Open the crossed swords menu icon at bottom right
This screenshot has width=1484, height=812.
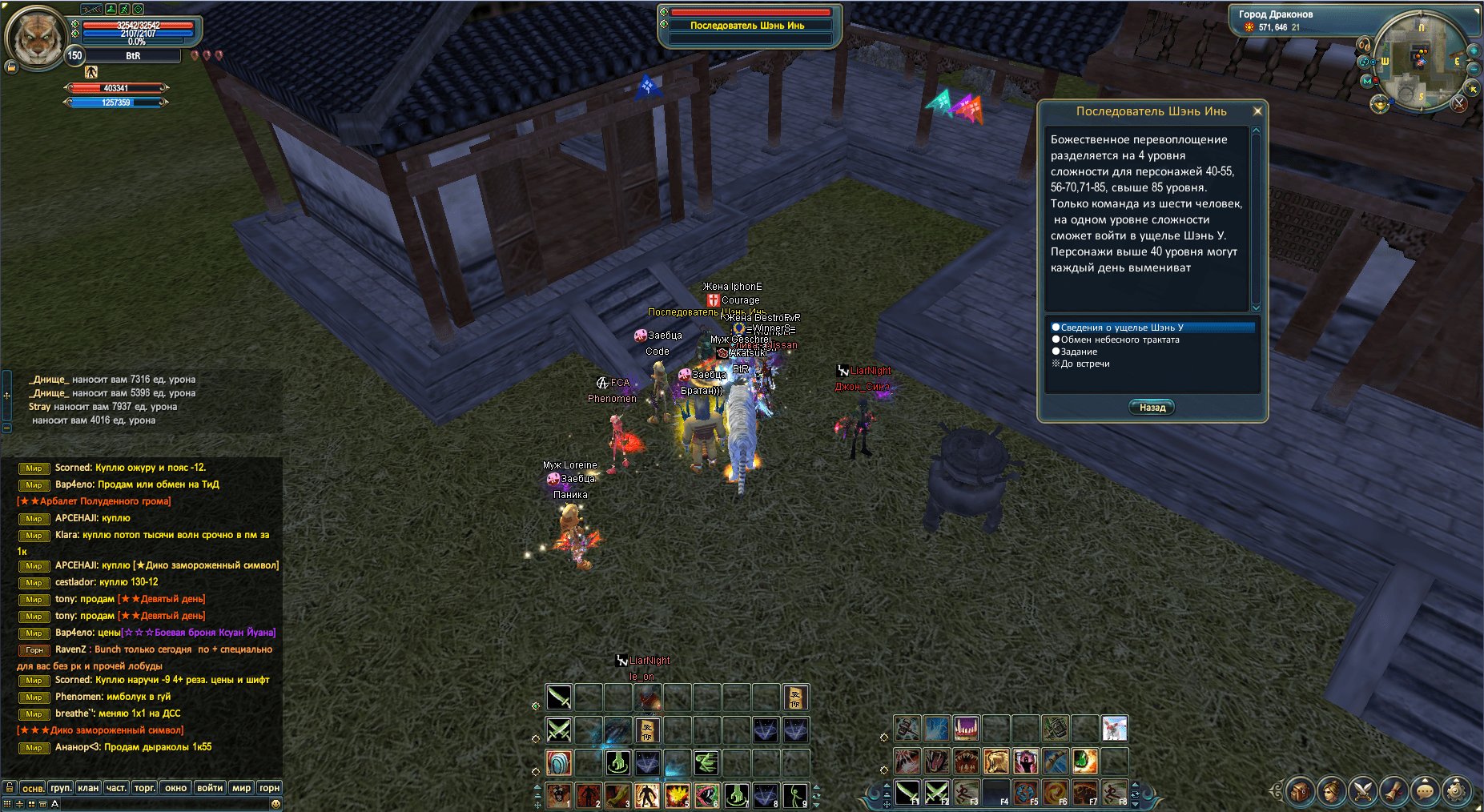pos(1362,791)
